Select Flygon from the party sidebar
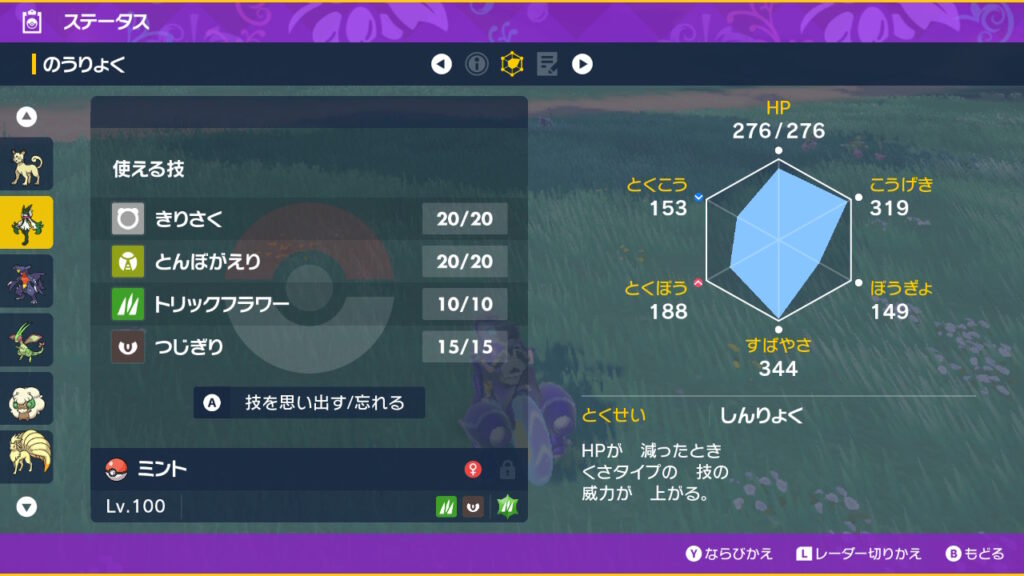The image size is (1024, 576). [x=26, y=339]
